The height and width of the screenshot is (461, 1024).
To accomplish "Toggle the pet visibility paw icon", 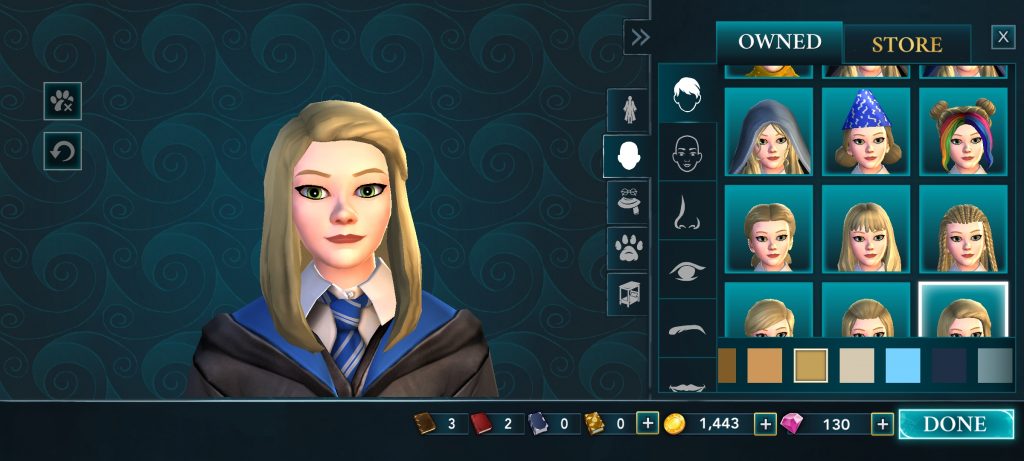I will tap(62, 101).
